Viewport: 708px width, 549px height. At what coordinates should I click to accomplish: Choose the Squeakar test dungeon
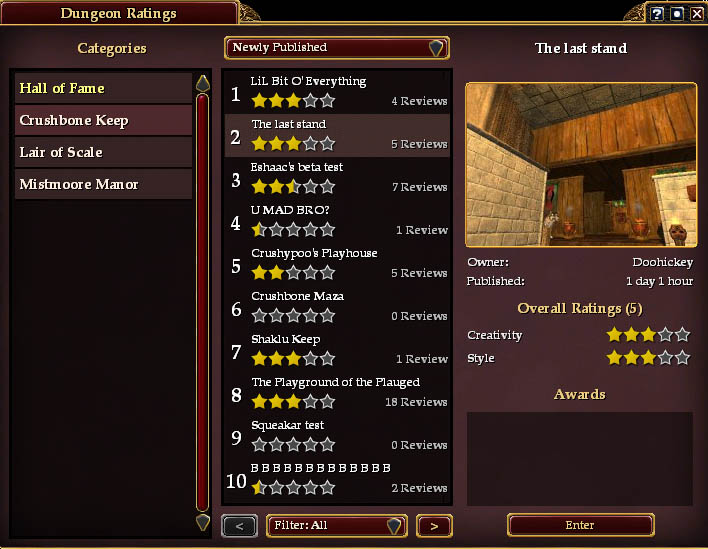pyautogui.click(x=337, y=436)
